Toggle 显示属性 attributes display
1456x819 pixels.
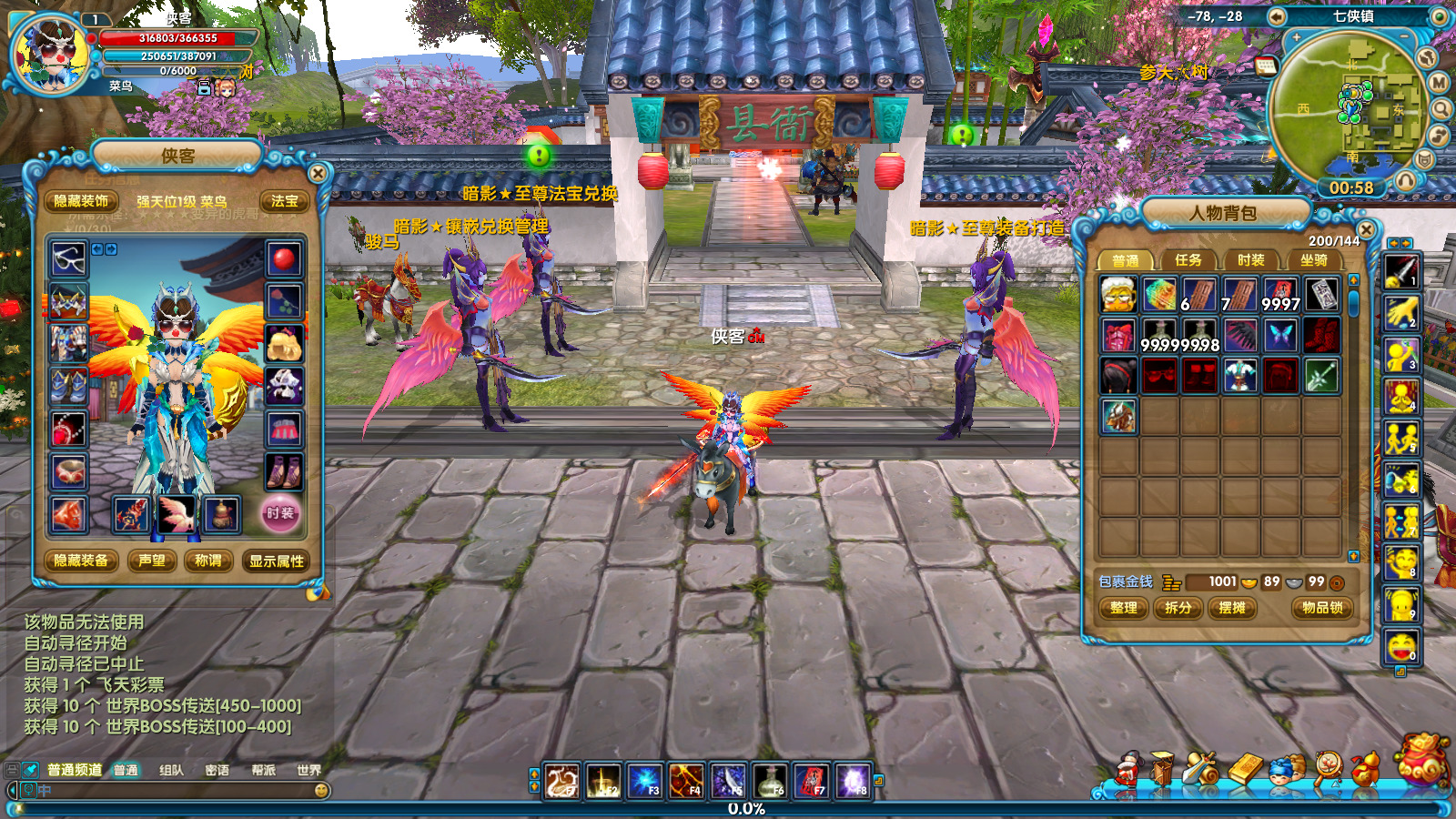(x=277, y=561)
